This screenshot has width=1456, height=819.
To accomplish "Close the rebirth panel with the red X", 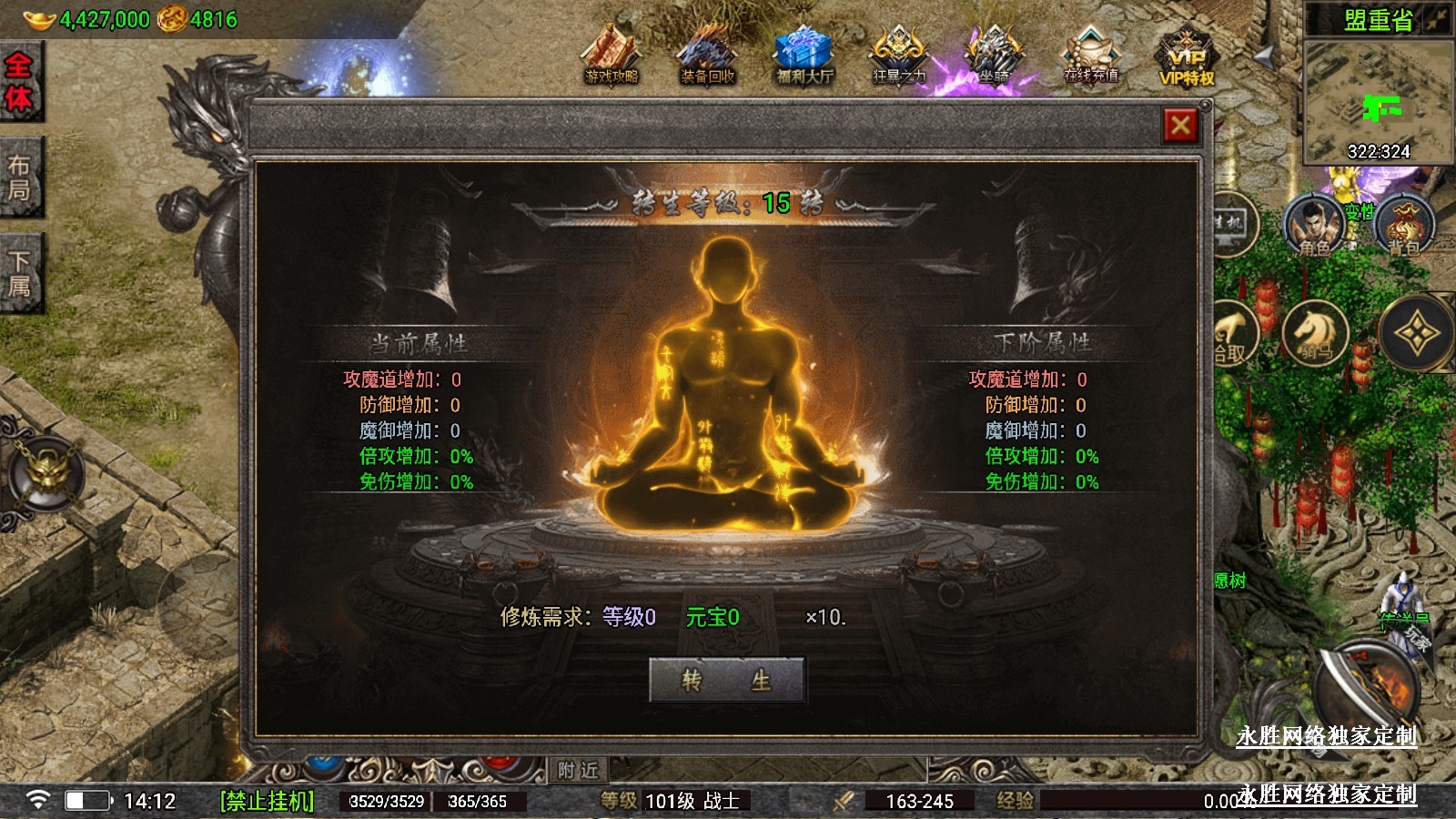I will click(1180, 126).
